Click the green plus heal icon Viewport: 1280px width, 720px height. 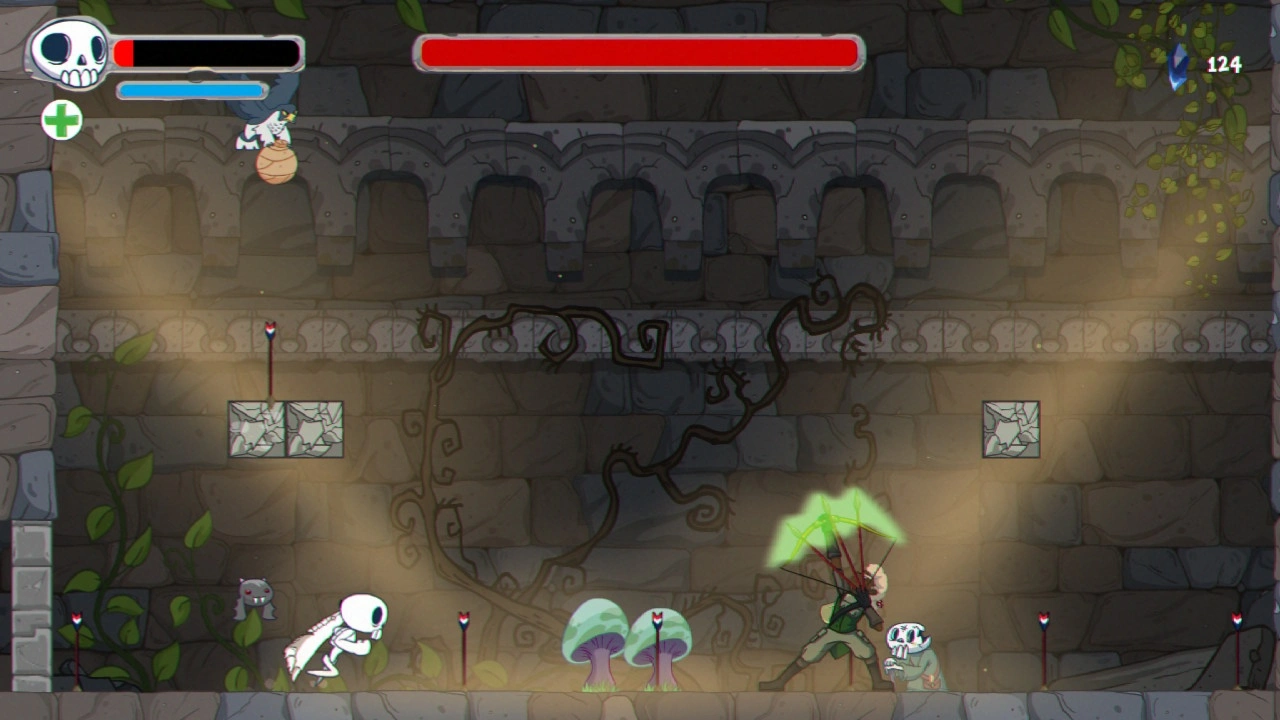click(x=62, y=121)
